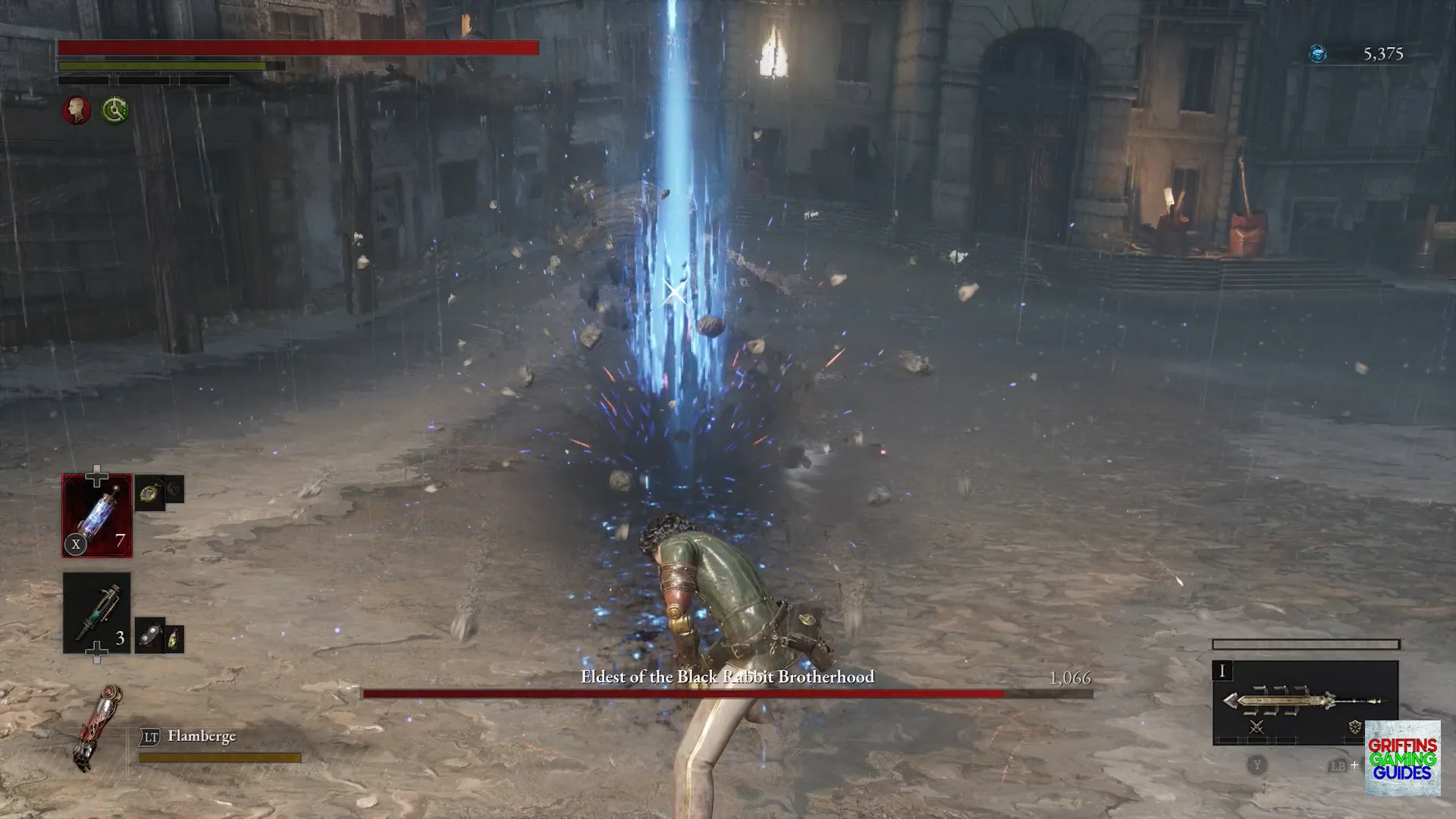Open the Griffins Gaming Guides watermark logo
The image size is (1456, 819).
[1402, 758]
